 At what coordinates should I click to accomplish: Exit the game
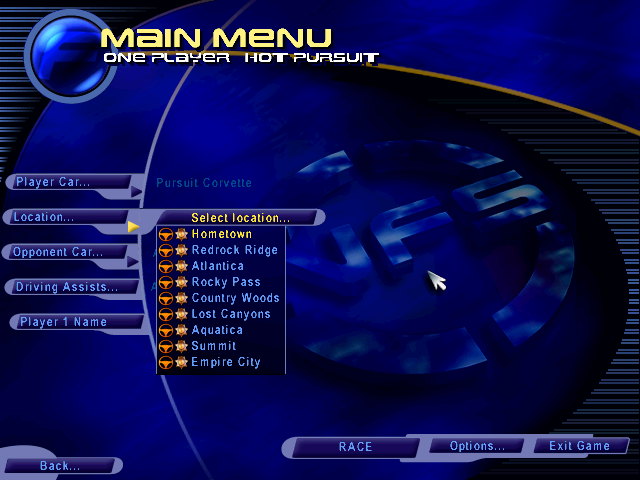click(x=580, y=446)
